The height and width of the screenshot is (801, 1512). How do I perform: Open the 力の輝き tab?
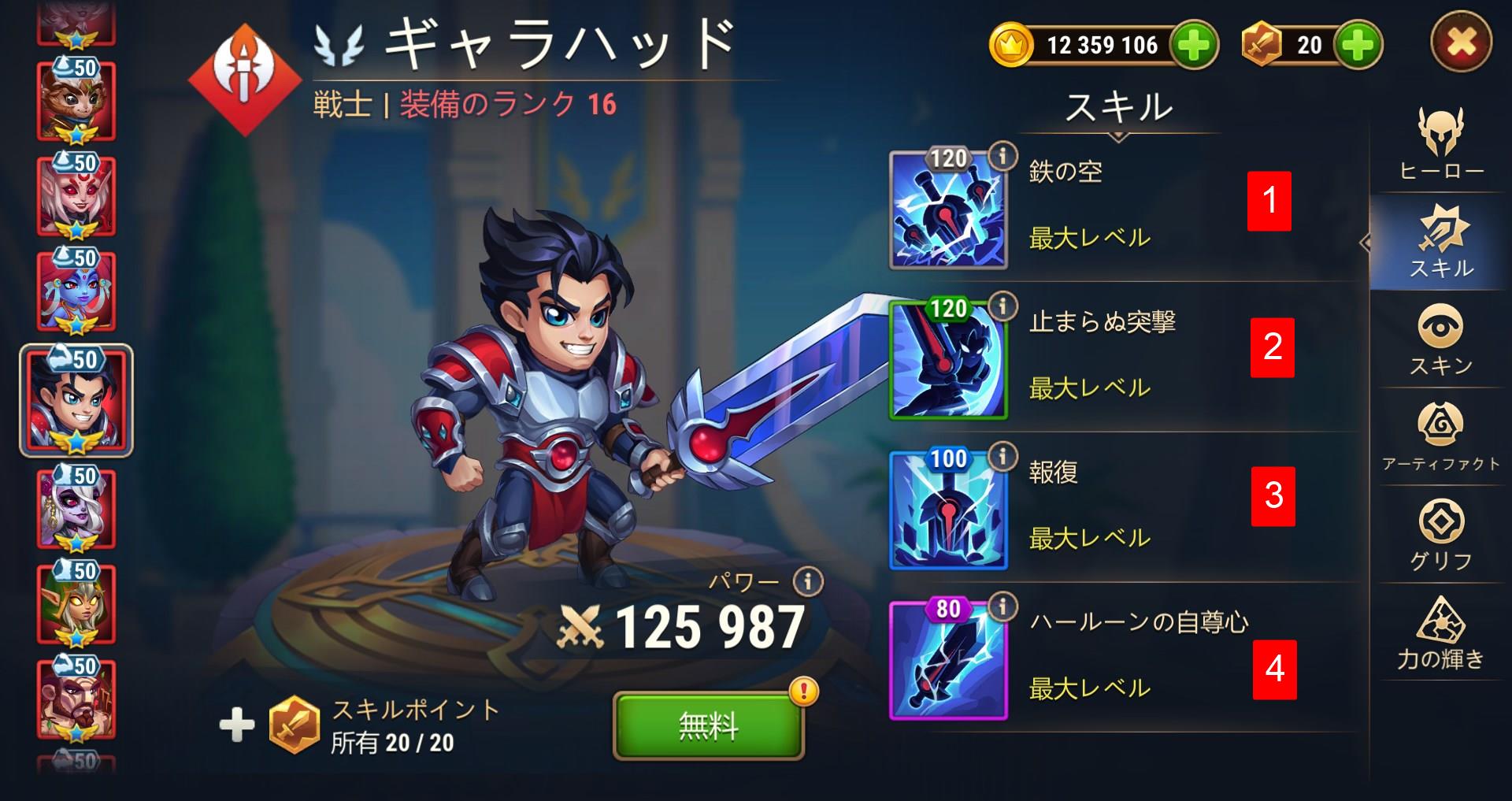point(1441,634)
